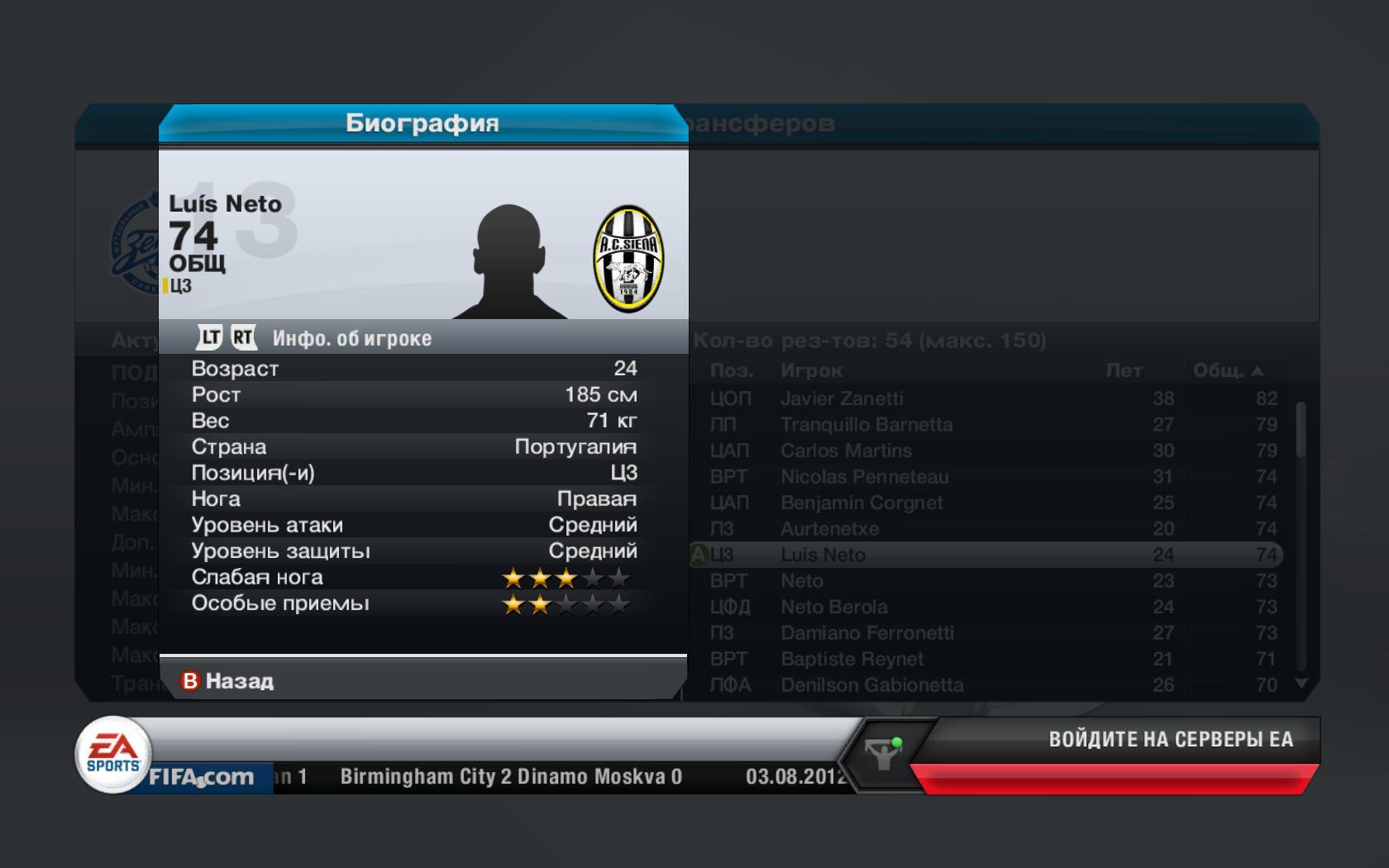
Task: Select Javier Zanetti in the results list
Action: coord(842,398)
